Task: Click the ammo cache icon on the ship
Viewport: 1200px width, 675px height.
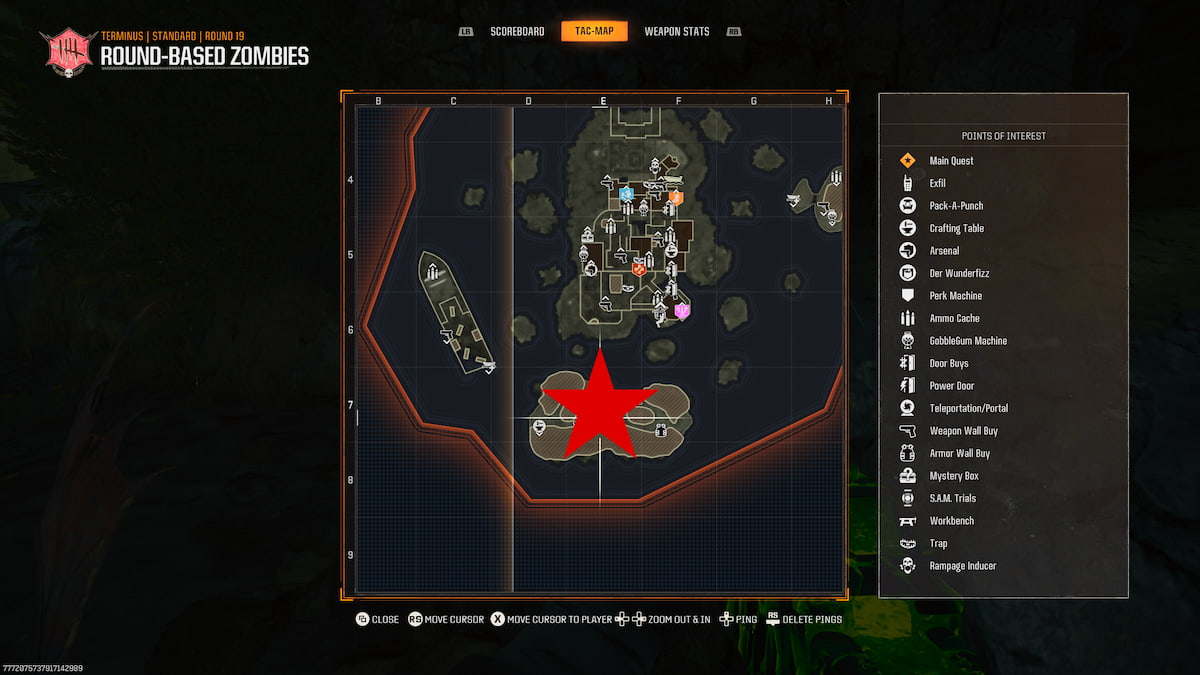Action: click(x=432, y=271)
